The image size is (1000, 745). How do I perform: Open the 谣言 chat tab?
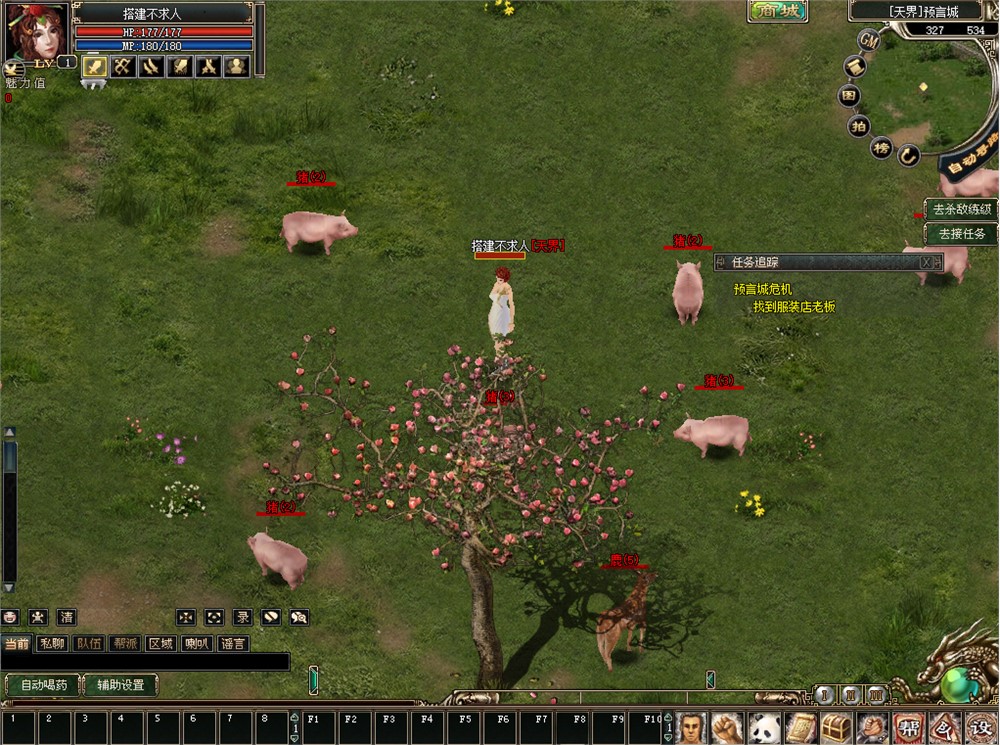[x=233, y=644]
